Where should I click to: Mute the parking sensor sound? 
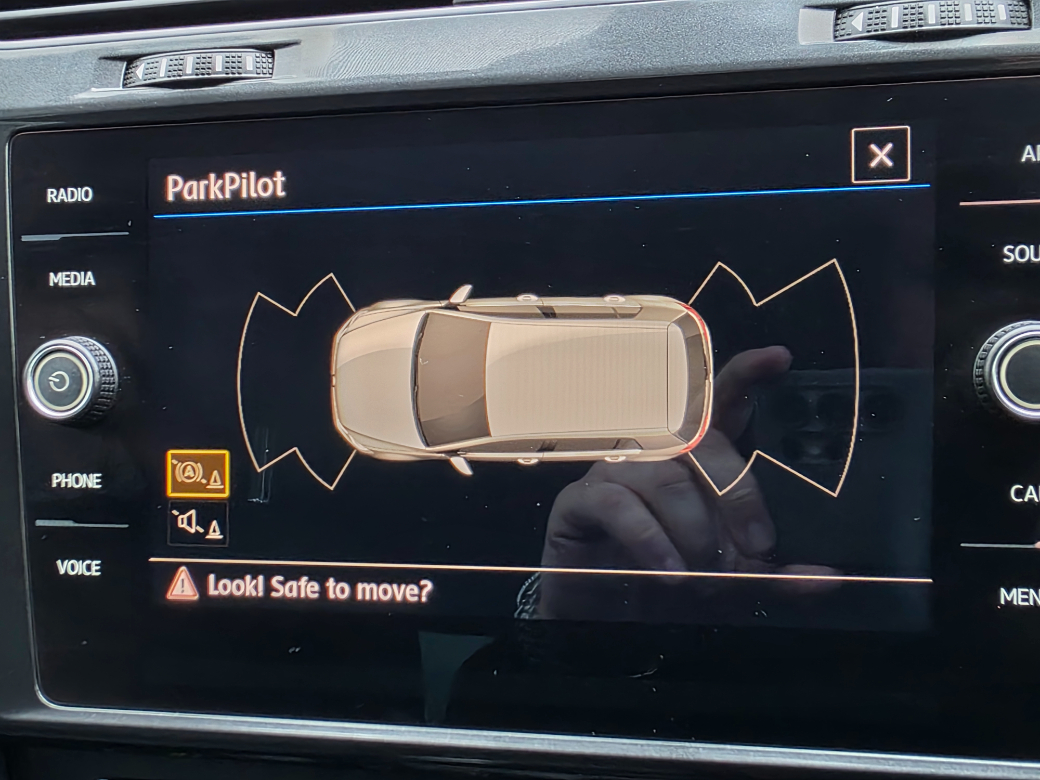click(198, 523)
